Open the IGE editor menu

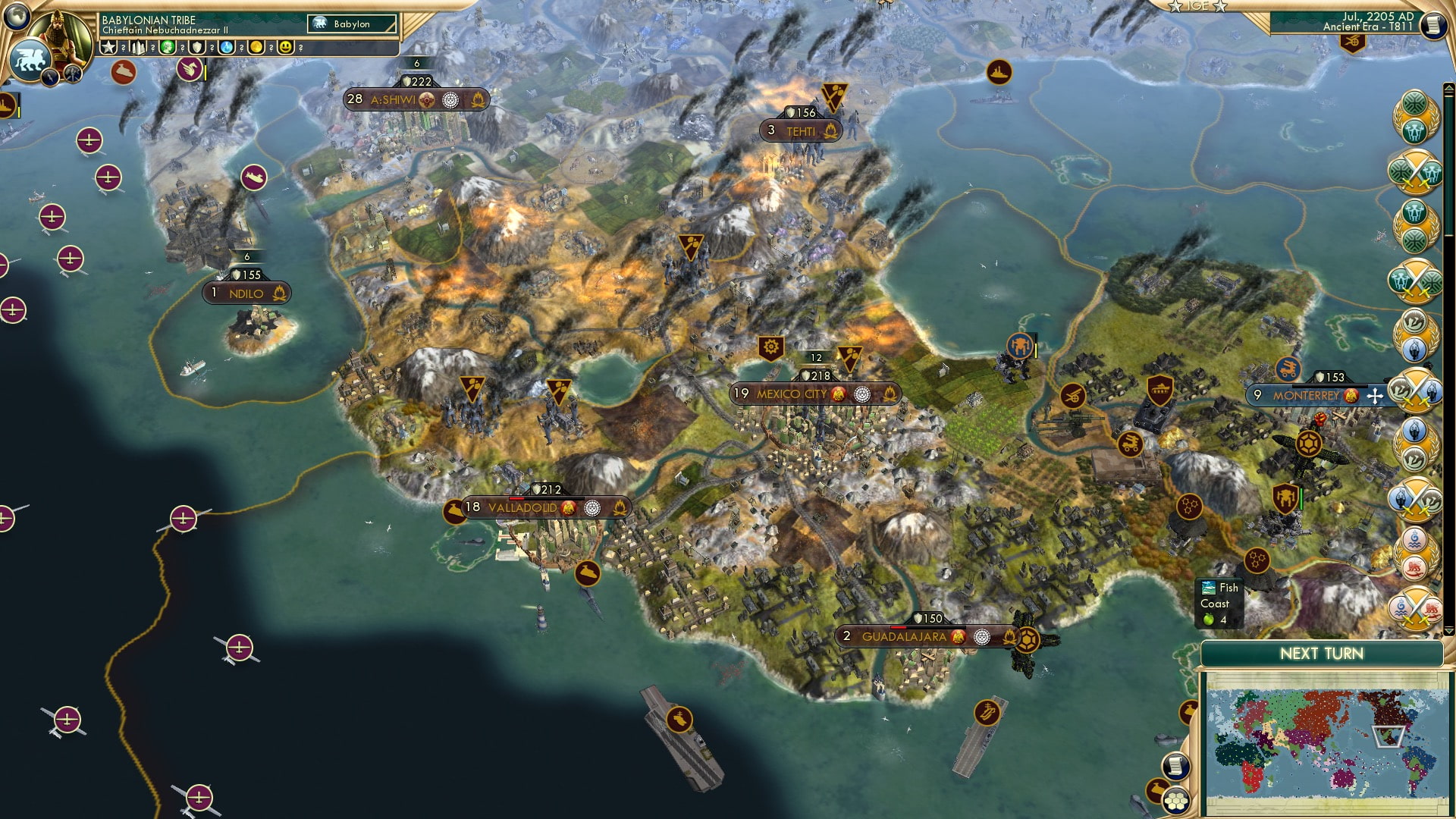click(1197, 7)
